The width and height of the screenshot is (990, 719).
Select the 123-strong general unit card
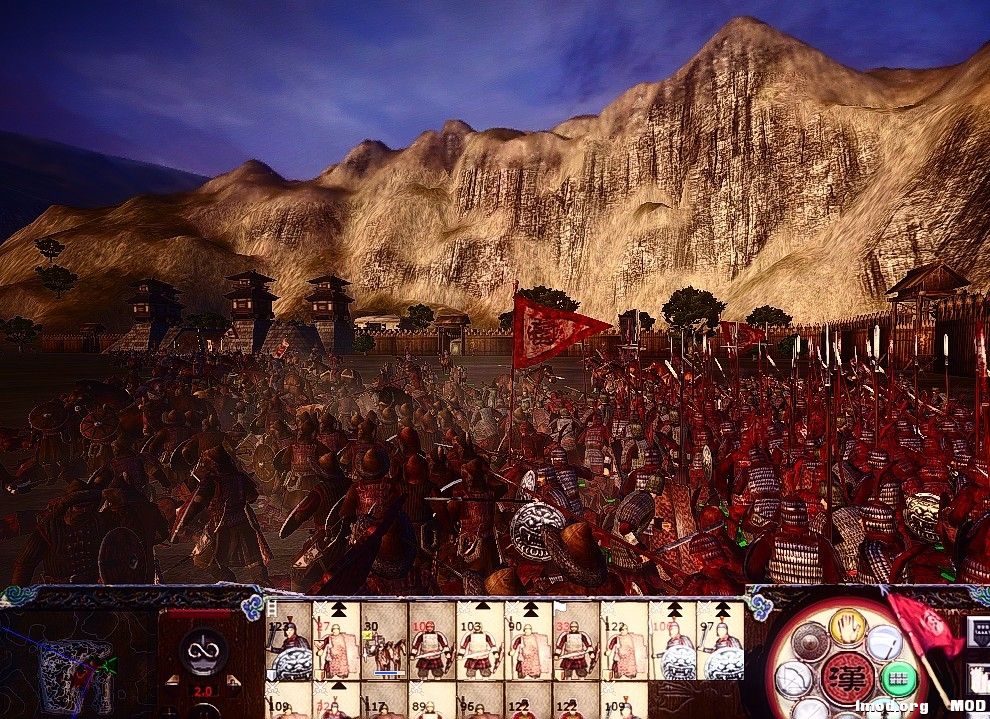pos(288,642)
